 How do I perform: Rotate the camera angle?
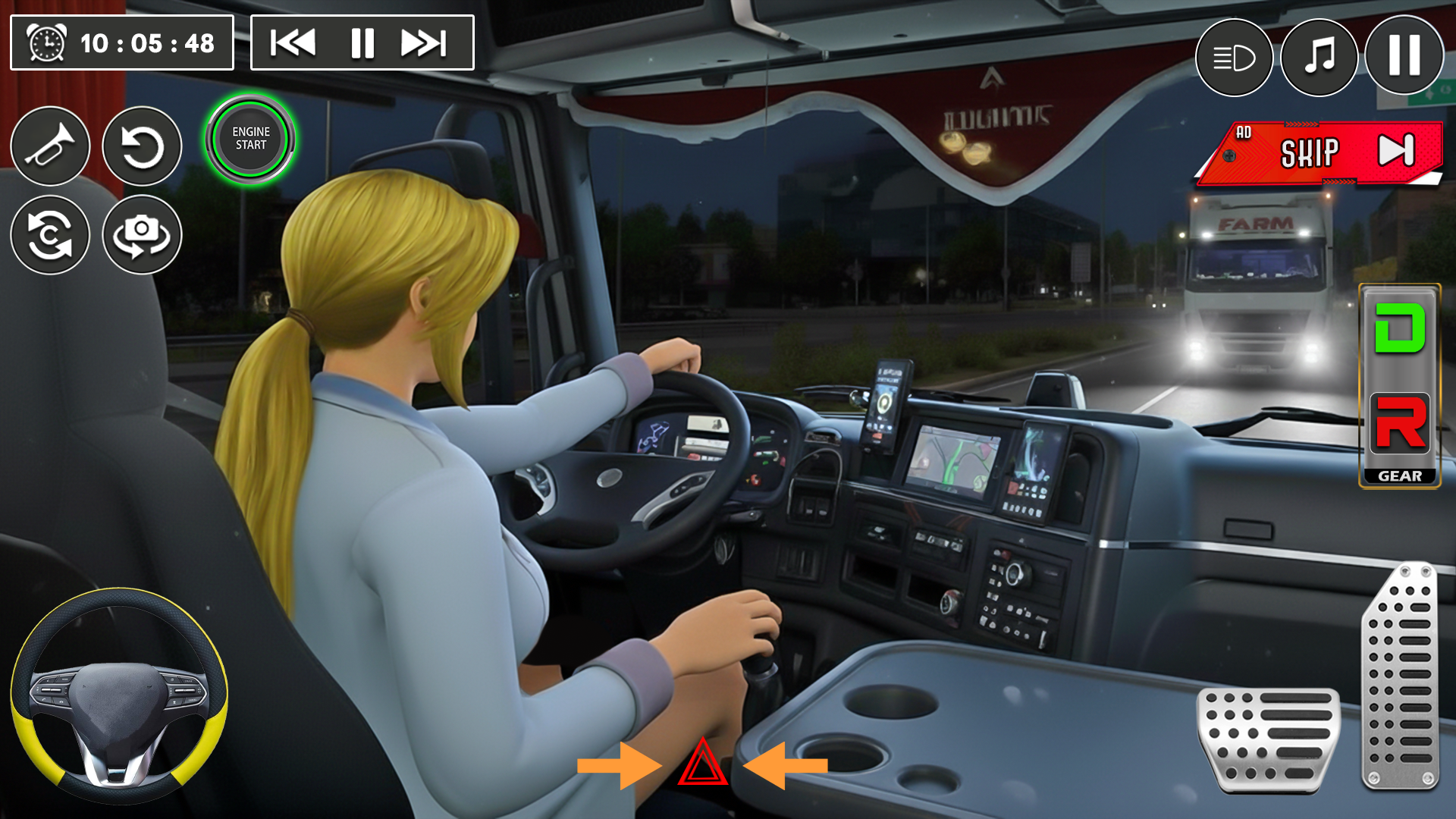click(141, 235)
